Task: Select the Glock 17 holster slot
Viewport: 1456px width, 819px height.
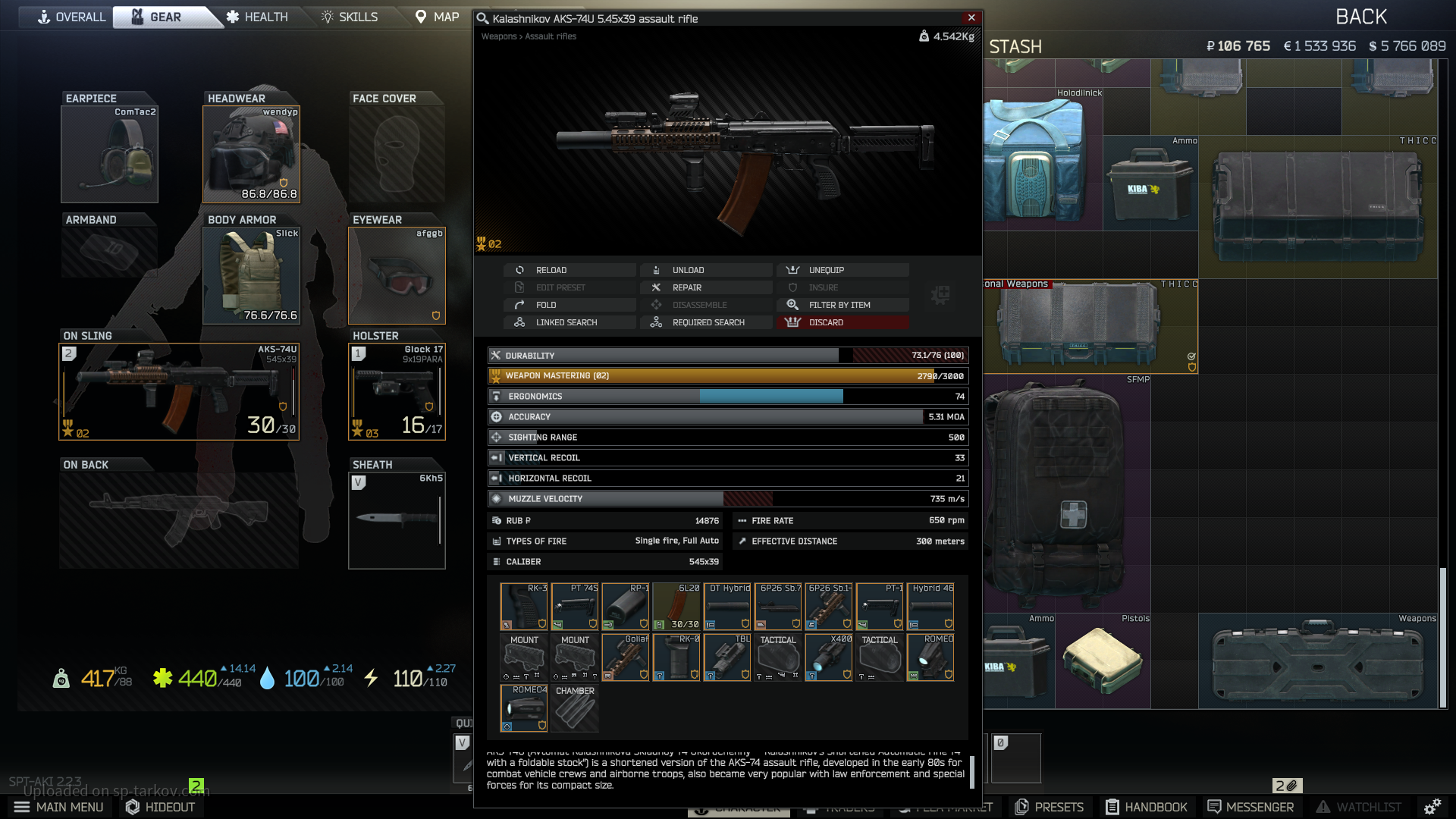Action: coord(397,392)
